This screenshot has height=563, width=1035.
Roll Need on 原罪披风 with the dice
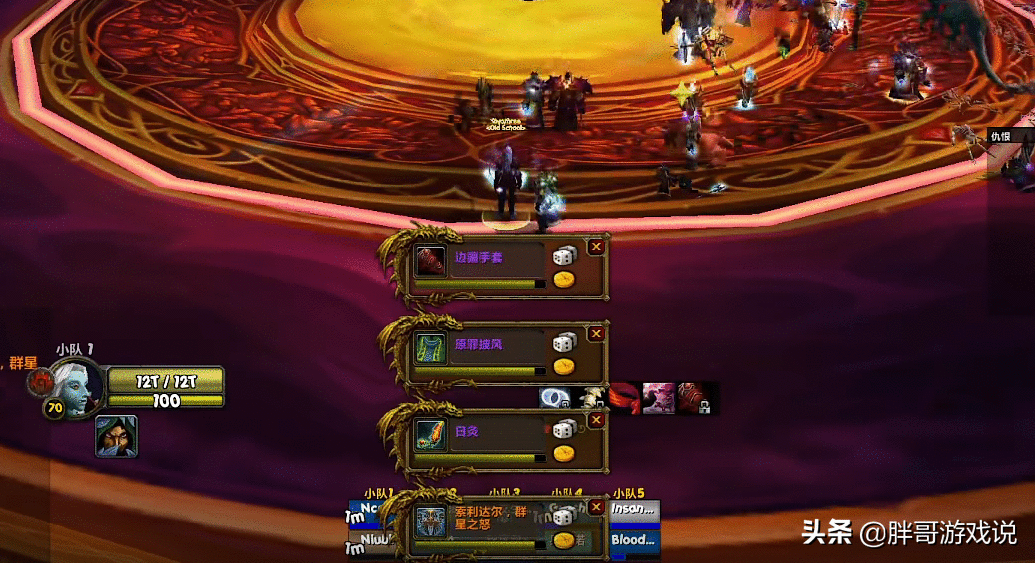coord(565,342)
